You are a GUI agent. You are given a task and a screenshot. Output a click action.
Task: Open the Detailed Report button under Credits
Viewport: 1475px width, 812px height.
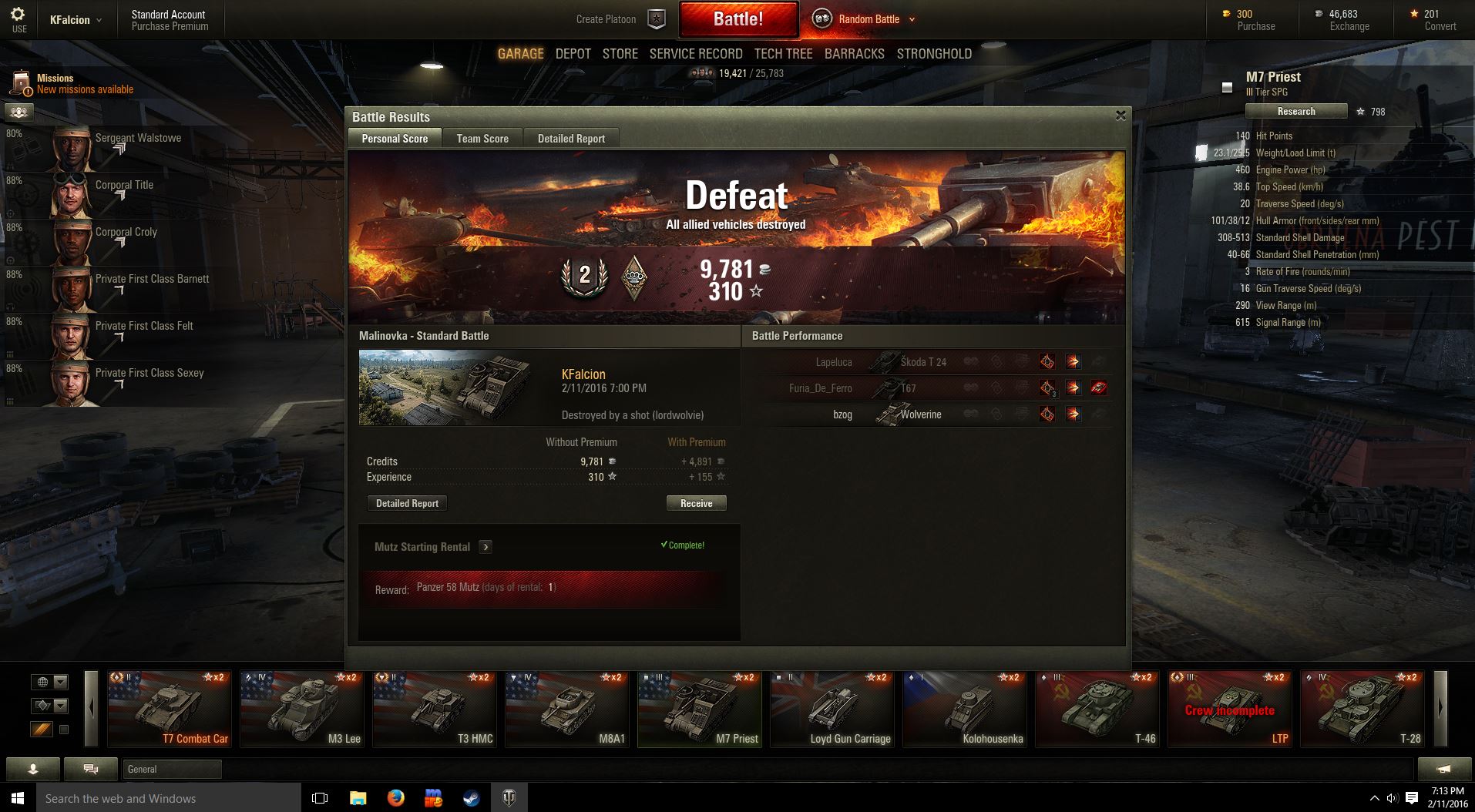click(x=407, y=503)
